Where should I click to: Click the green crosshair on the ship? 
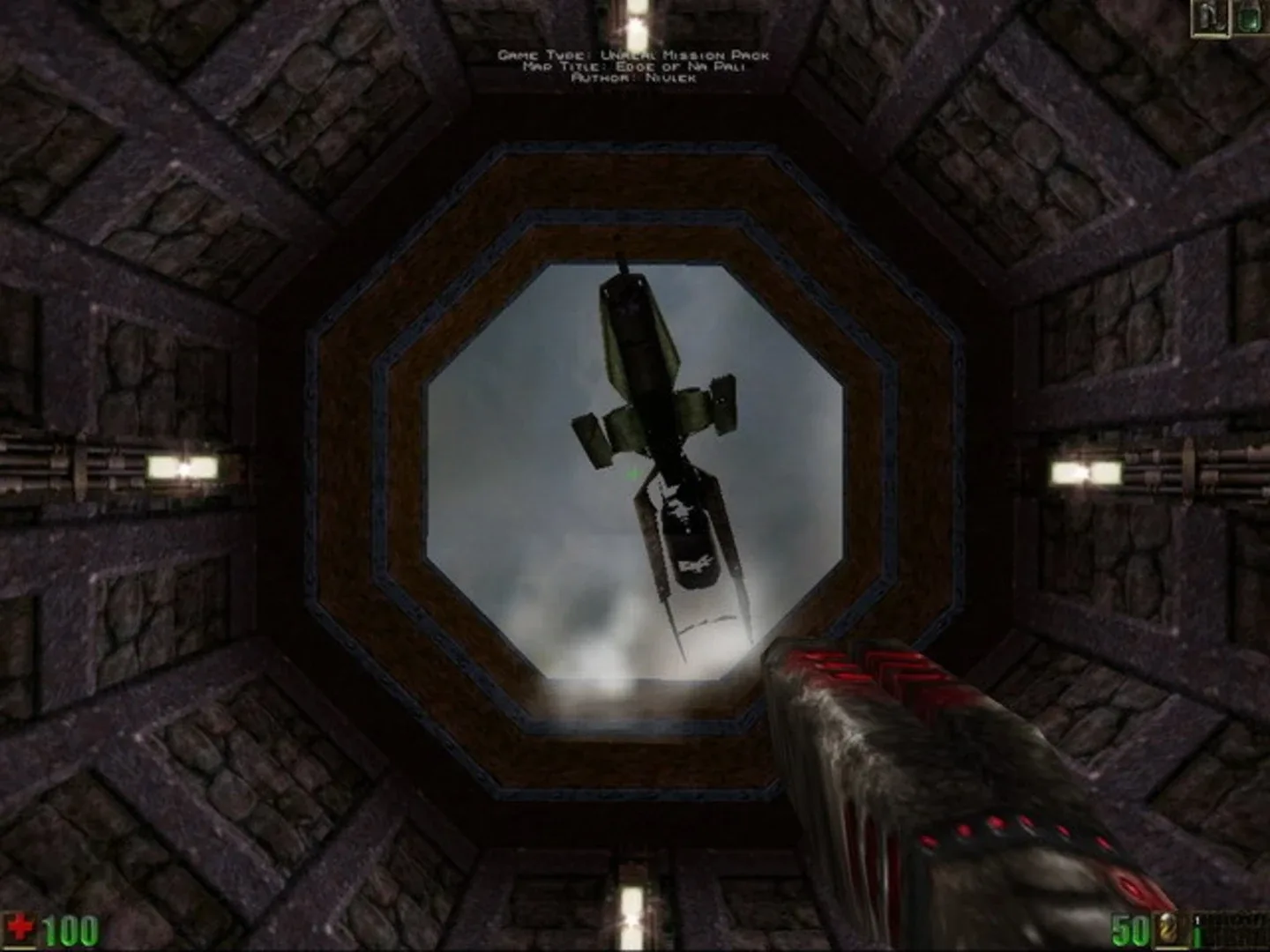(x=631, y=473)
